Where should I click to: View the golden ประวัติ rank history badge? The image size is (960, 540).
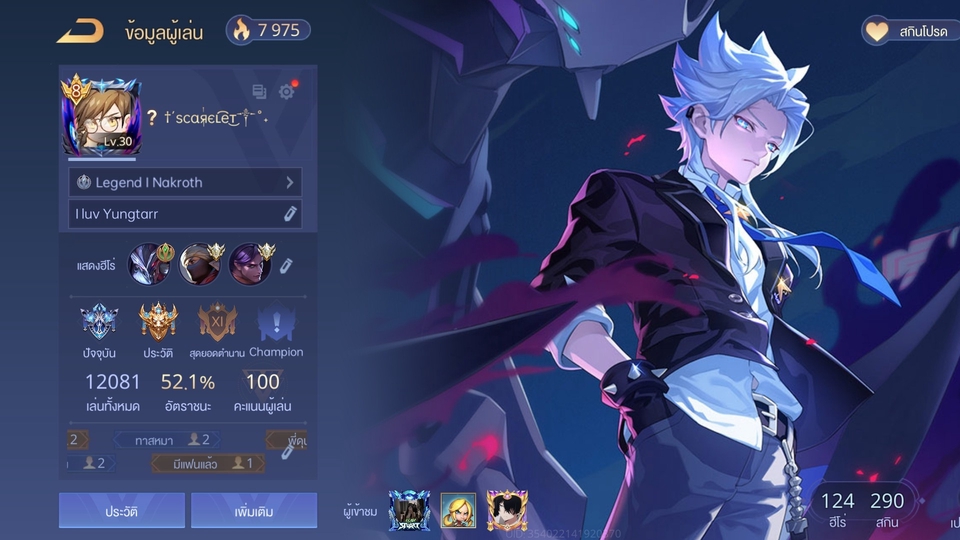tap(158, 323)
